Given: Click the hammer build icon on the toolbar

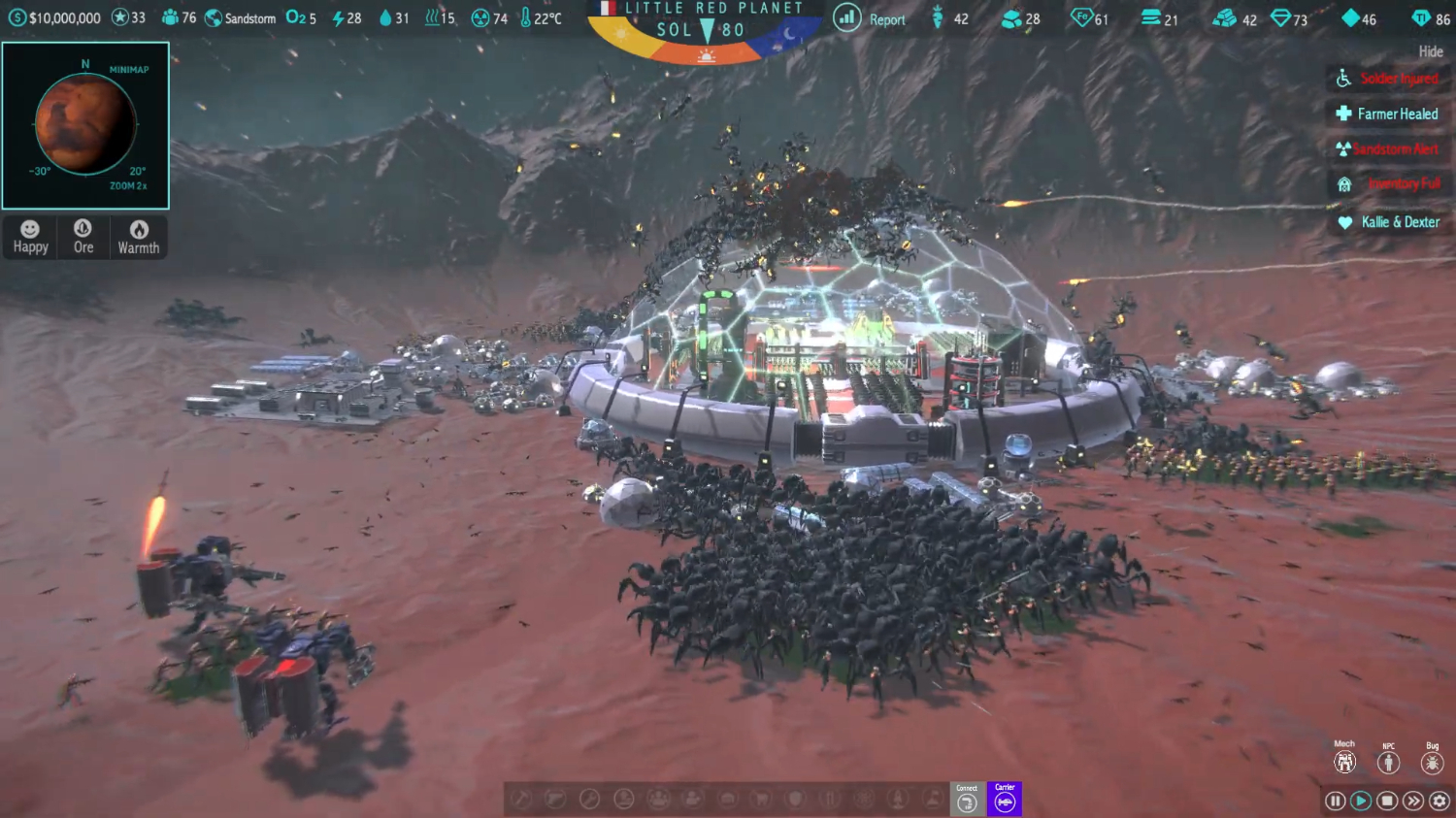Looking at the screenshot, I should 520,799.
